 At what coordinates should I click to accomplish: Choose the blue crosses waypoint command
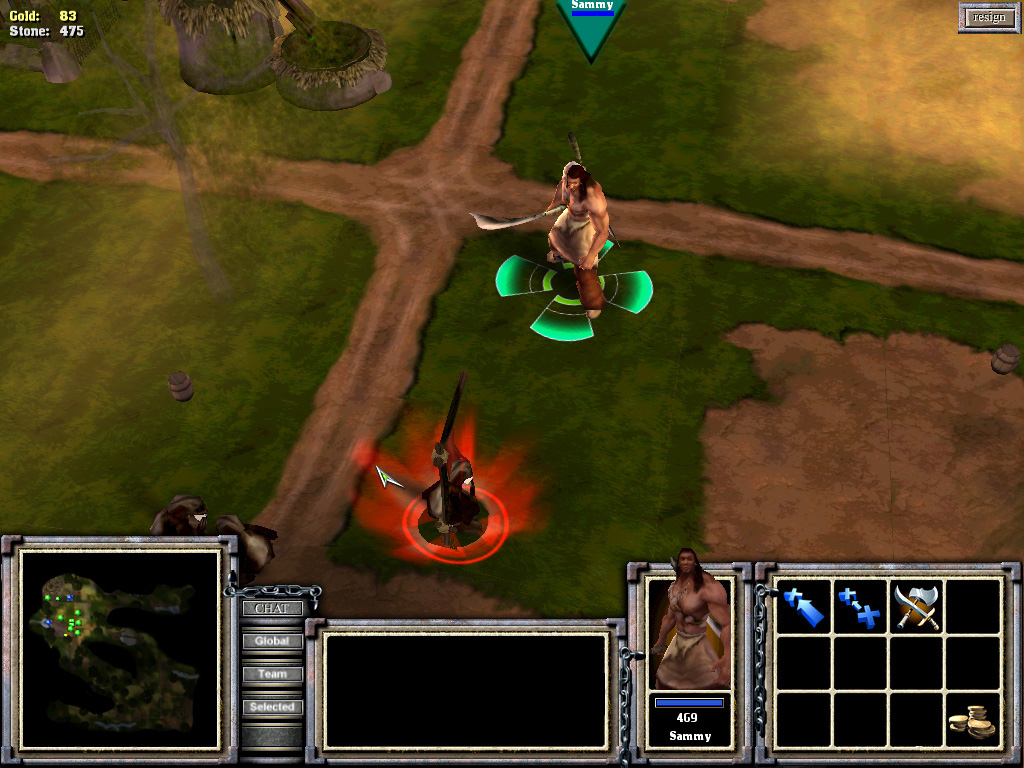[x=860, y=607]
